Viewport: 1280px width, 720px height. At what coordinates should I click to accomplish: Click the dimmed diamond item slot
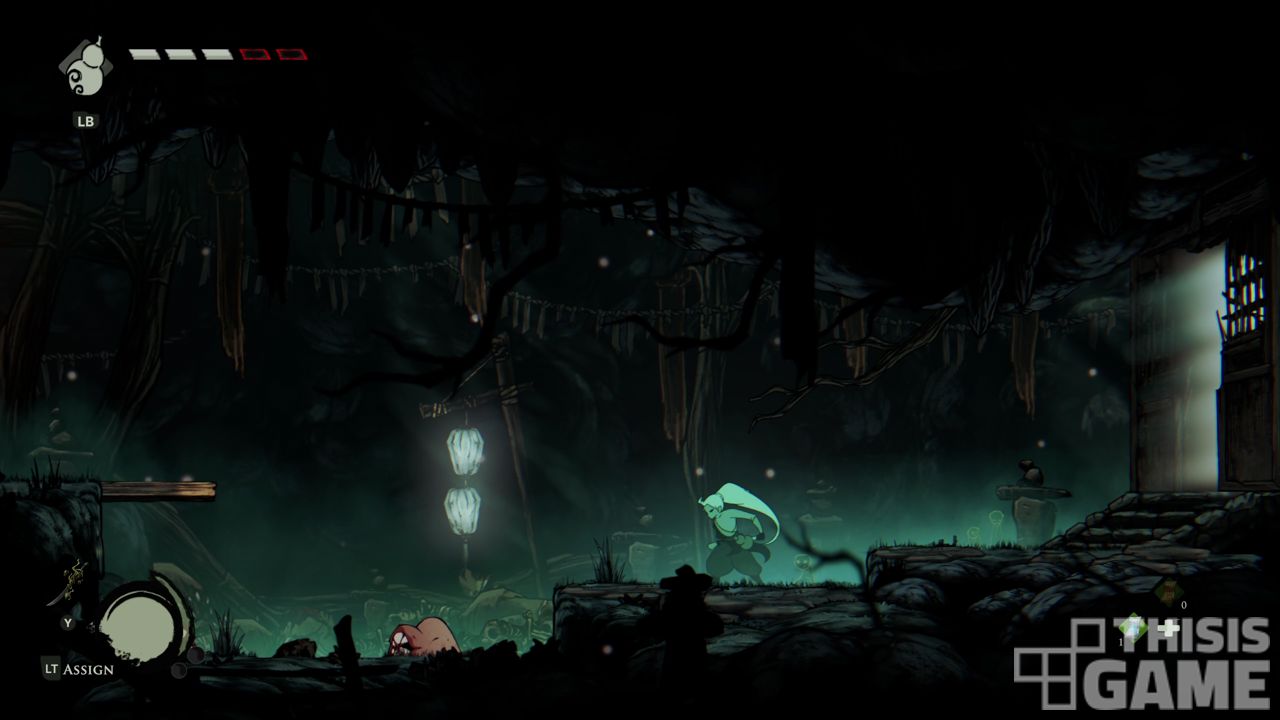coord(1166,592)
